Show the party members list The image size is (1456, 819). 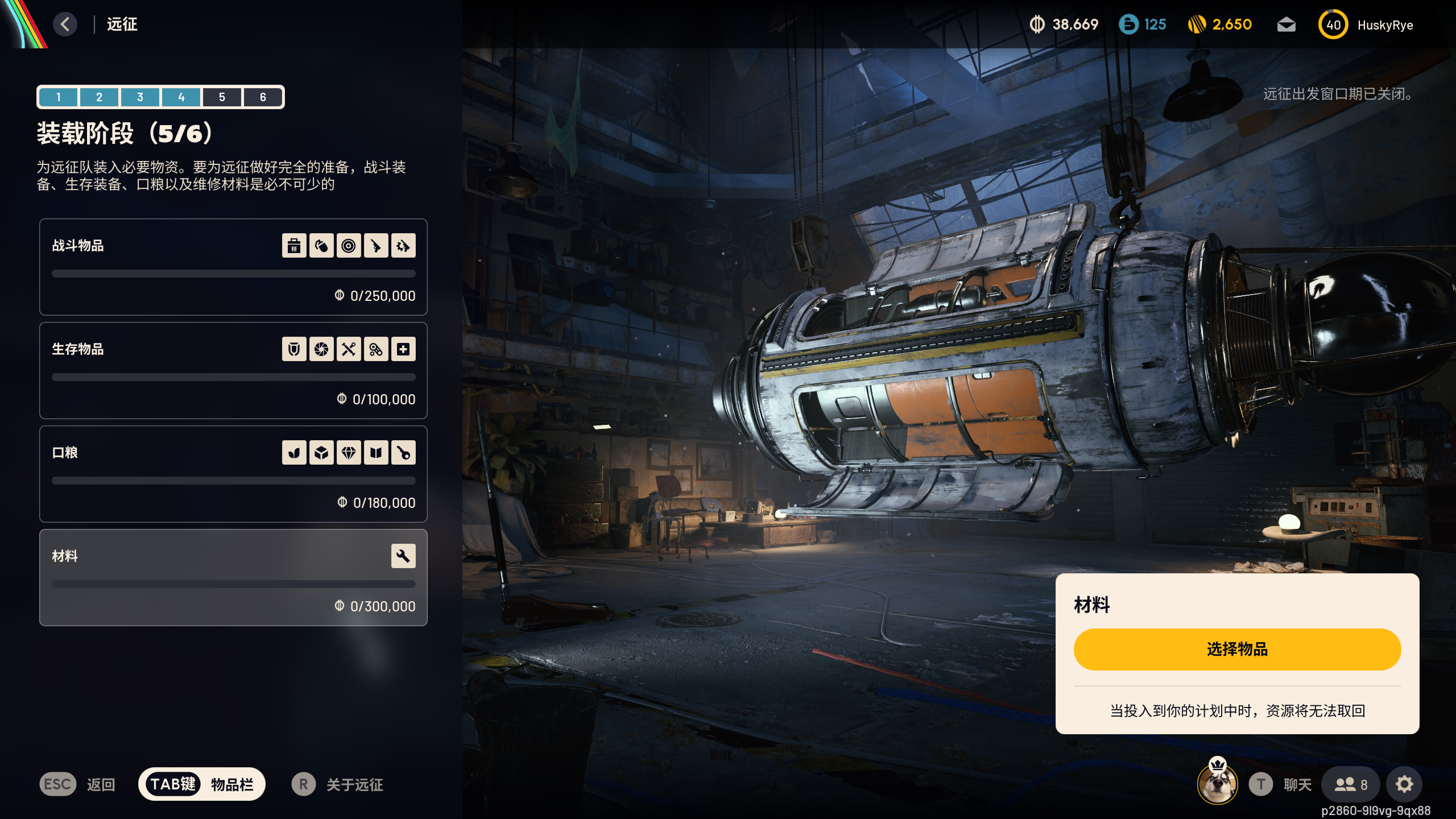(x=1350, y=784)
